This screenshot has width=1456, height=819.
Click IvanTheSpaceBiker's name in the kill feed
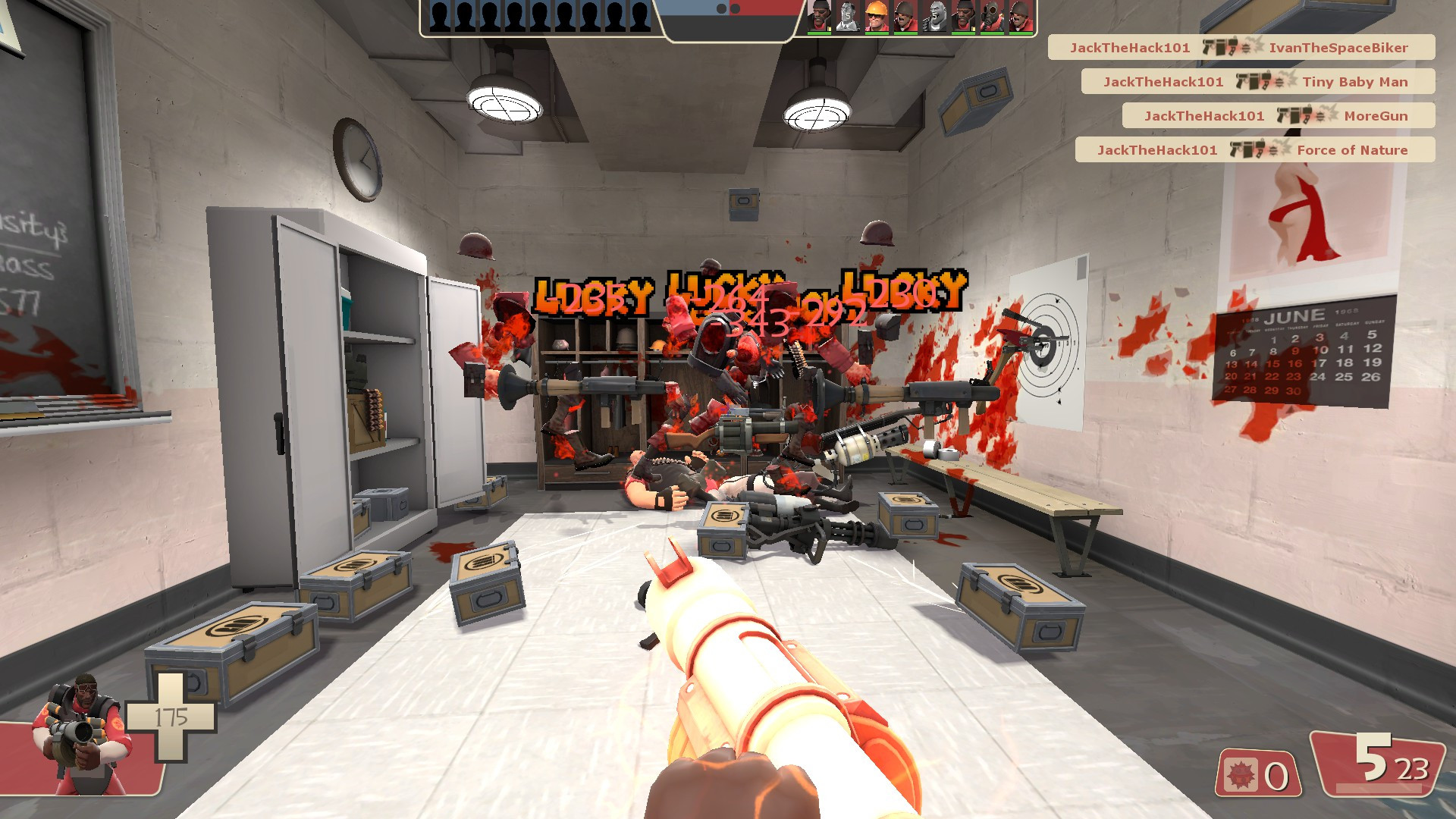click(x=1337, y=47)
